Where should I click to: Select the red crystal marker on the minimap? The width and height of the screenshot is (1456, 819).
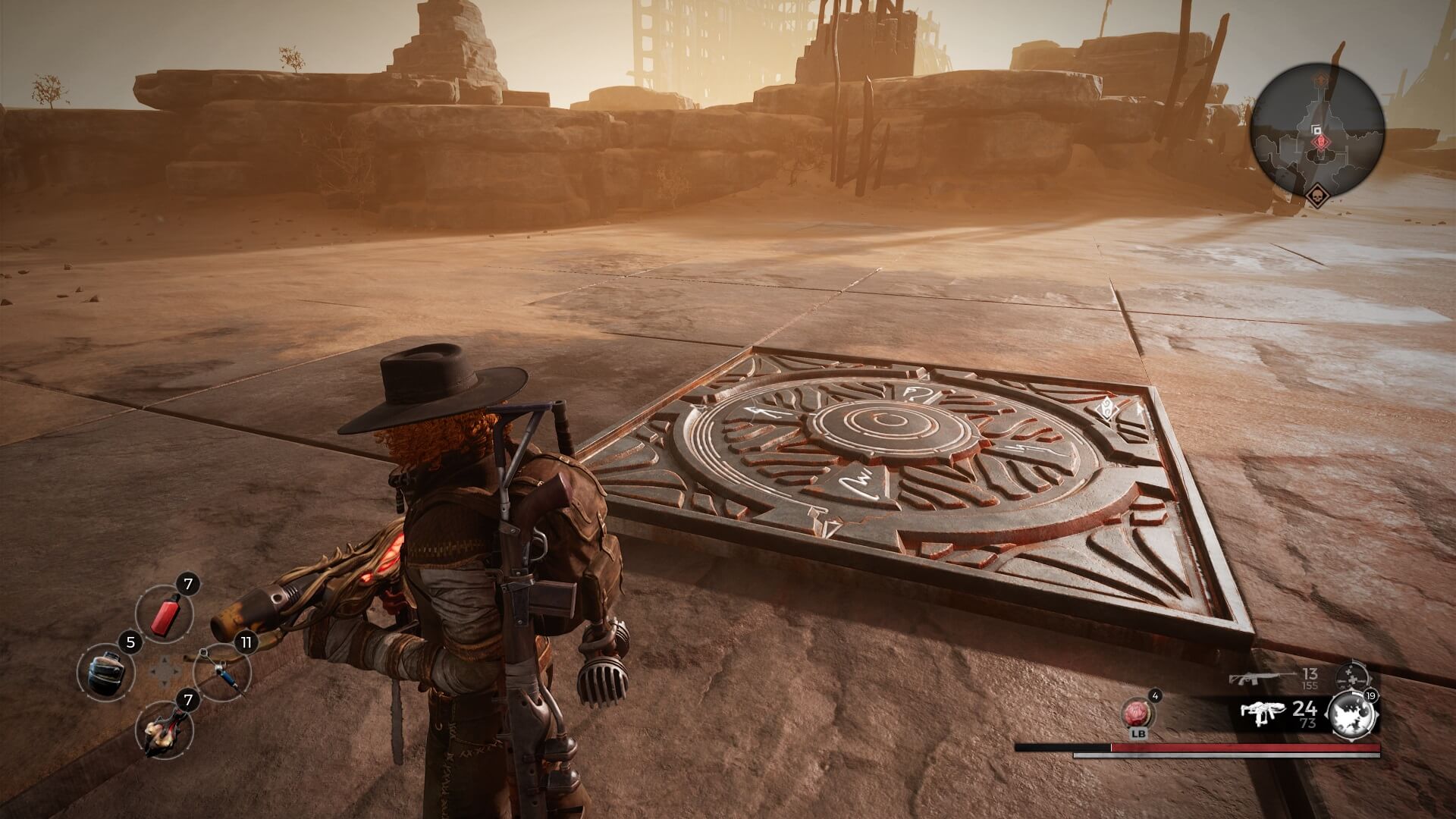tap(1320, 142)
